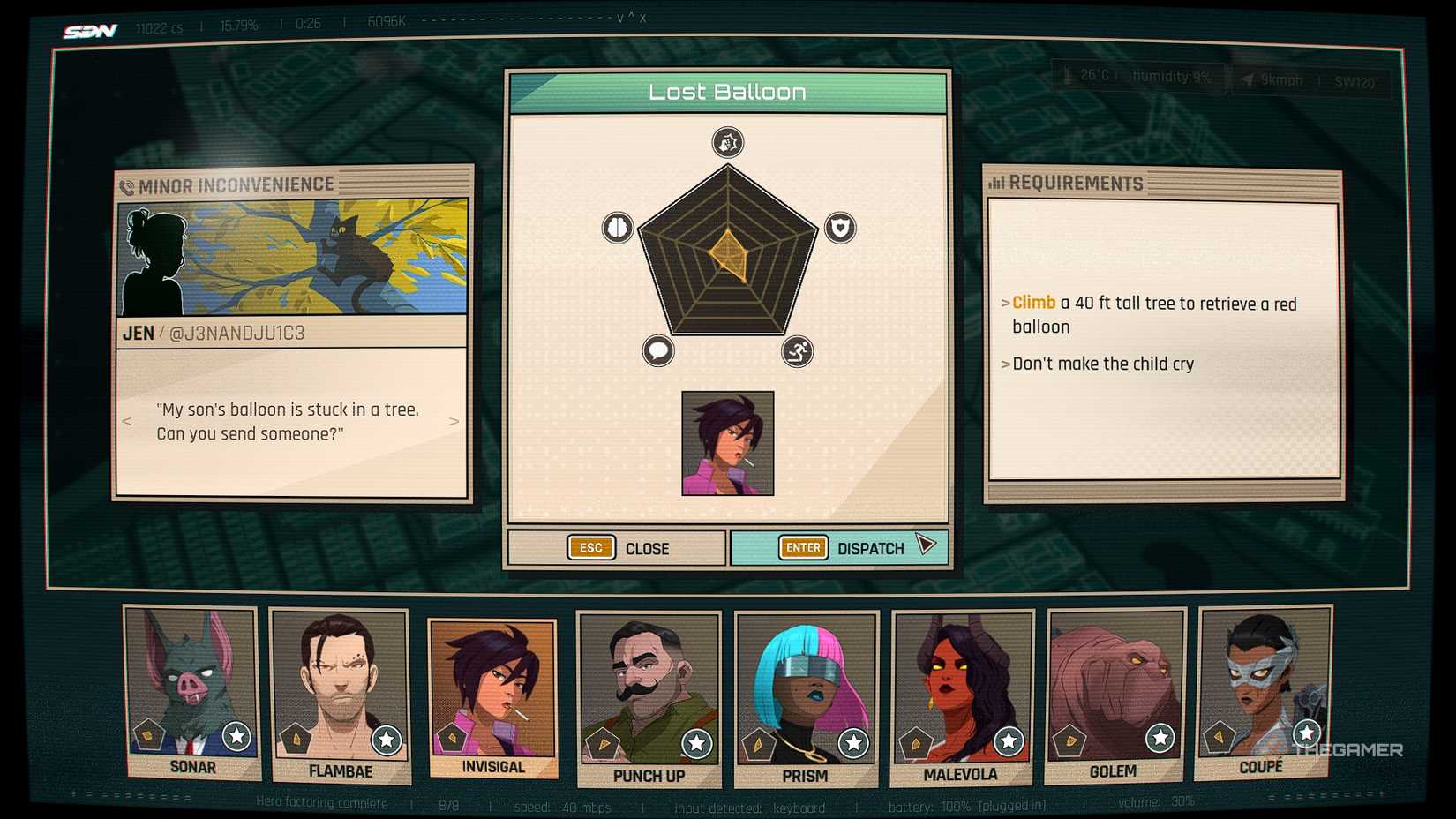Select the fist strength stat icon
The height and width of the screenshot is (819, 1456).
coord(726,142)
